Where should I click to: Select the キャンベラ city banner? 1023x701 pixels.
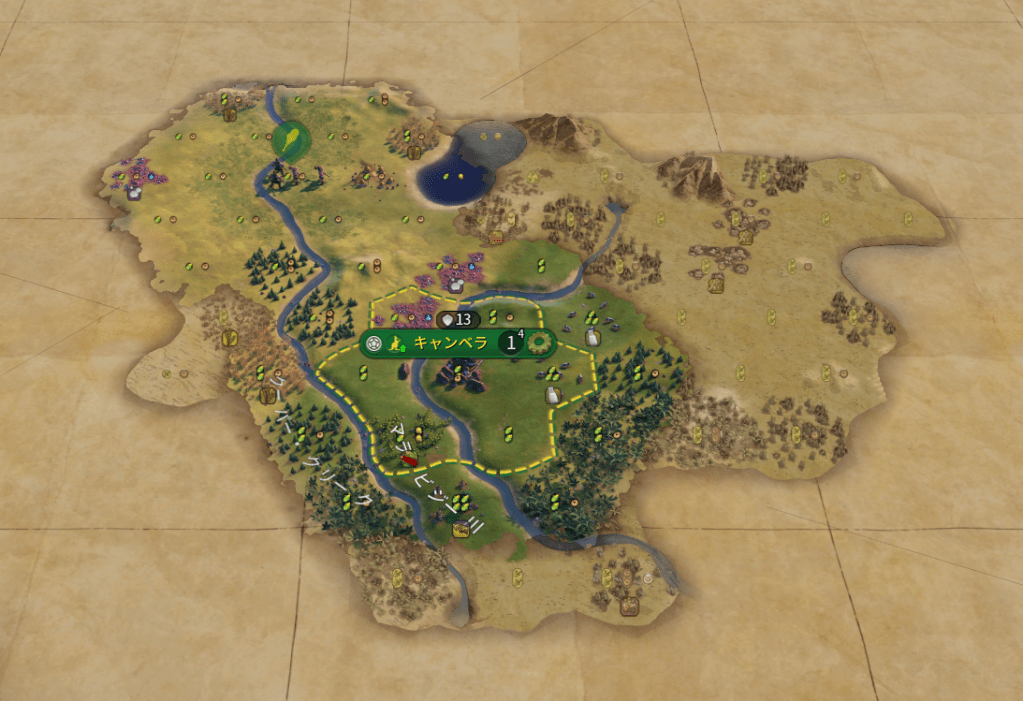pos(450,343)
